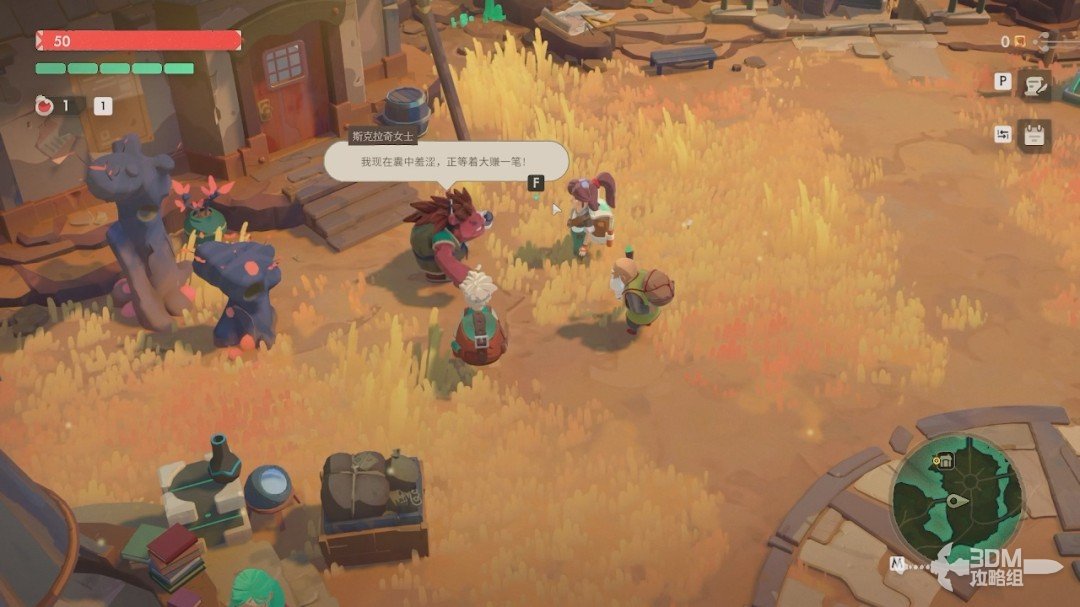Click the gold currency icon
The image size is (1080, 607).
tap(1020, 41)
